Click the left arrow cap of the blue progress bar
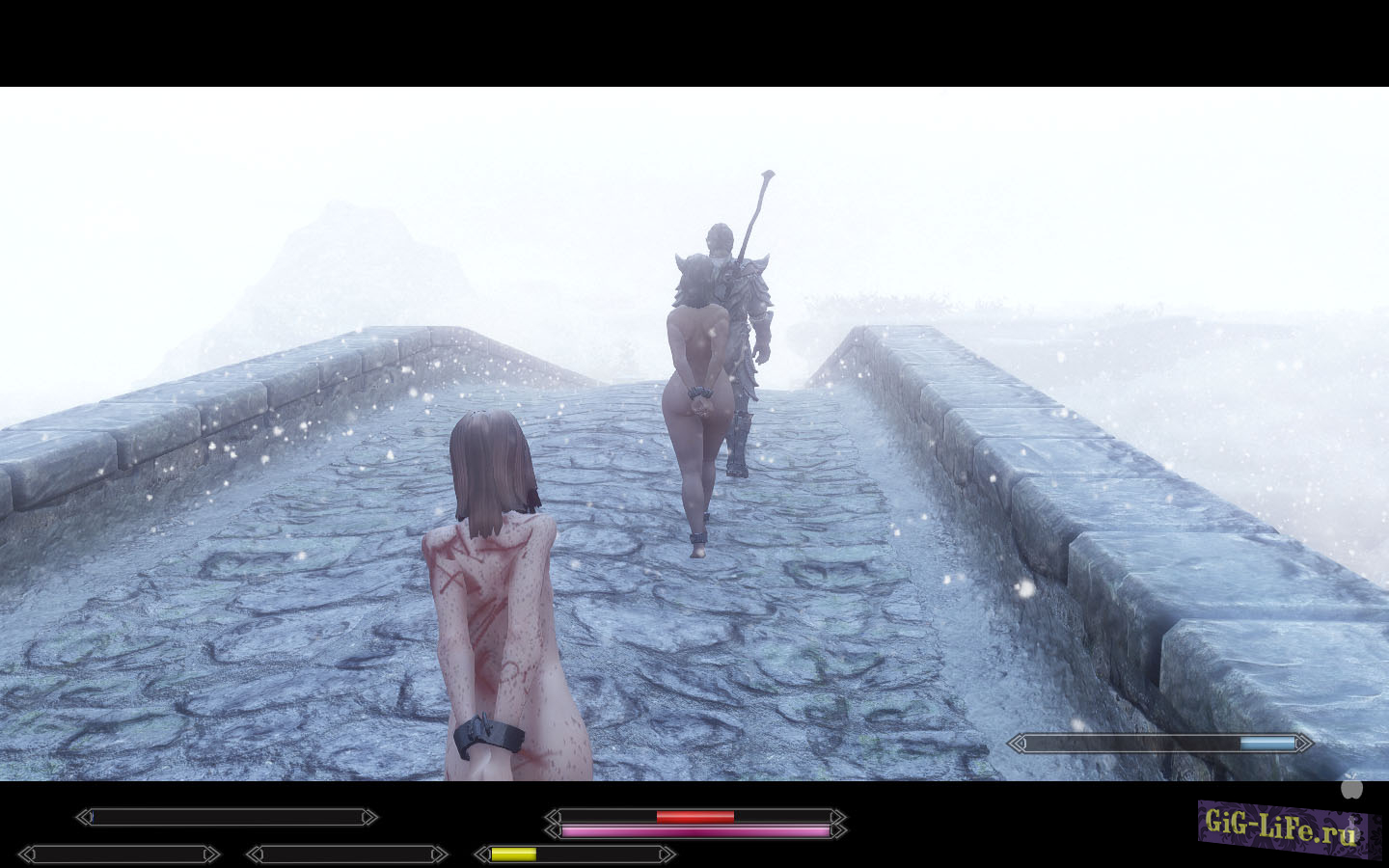Screen dimensions: 1389x868 pyautogui.click(x=1018, y=744)
